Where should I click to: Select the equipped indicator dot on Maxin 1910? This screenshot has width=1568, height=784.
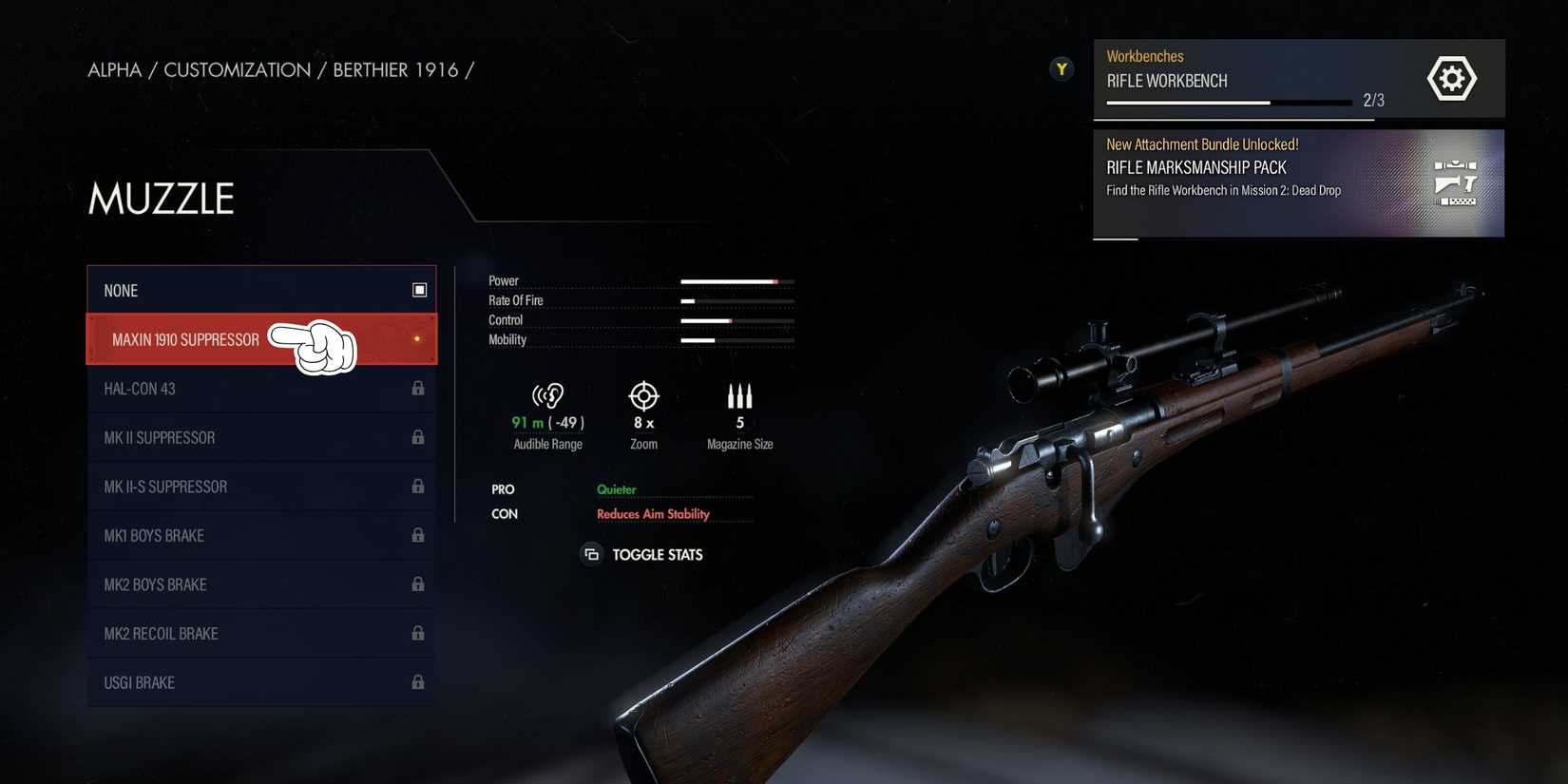[416, 338]
